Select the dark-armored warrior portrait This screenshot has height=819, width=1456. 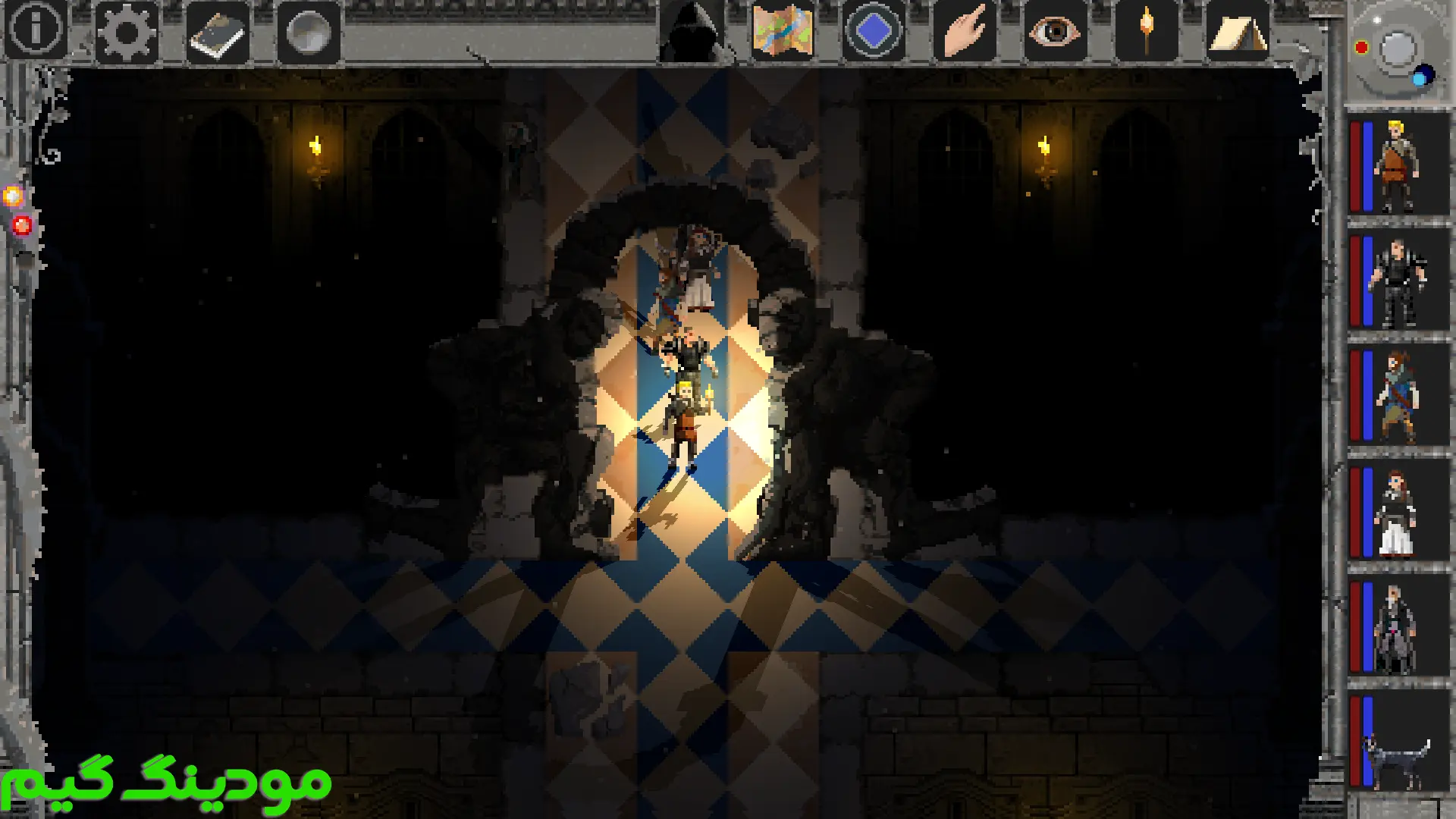1398,281
